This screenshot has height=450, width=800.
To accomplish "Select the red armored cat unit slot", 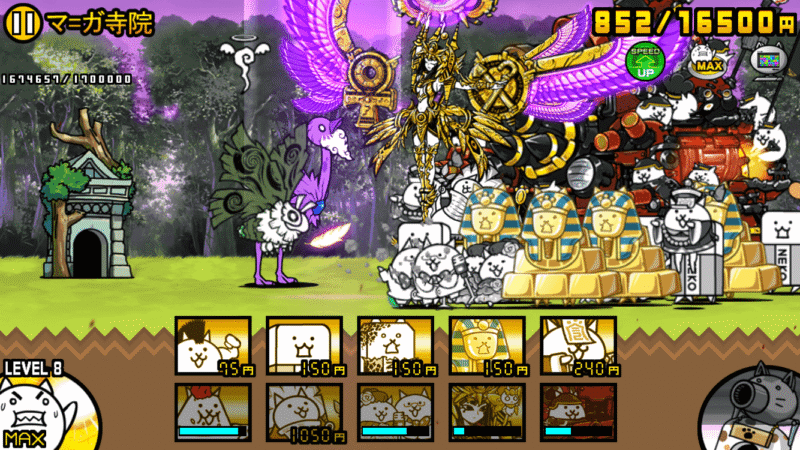I will 578,412.
